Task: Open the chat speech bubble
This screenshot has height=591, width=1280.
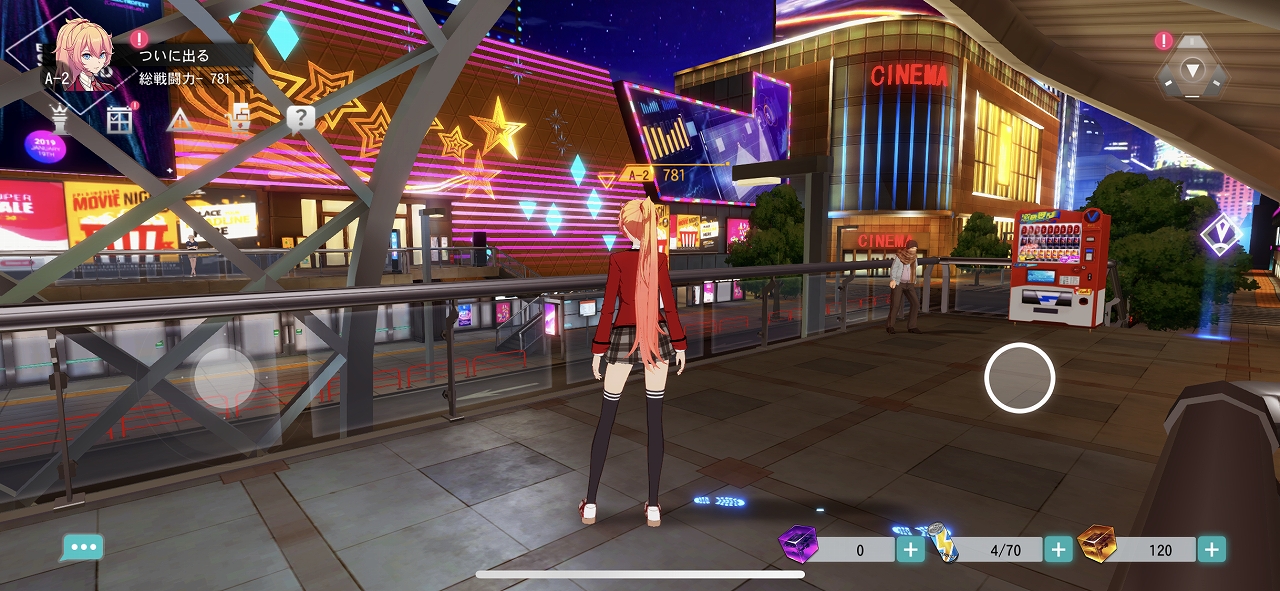Action: tap(82, 548)
